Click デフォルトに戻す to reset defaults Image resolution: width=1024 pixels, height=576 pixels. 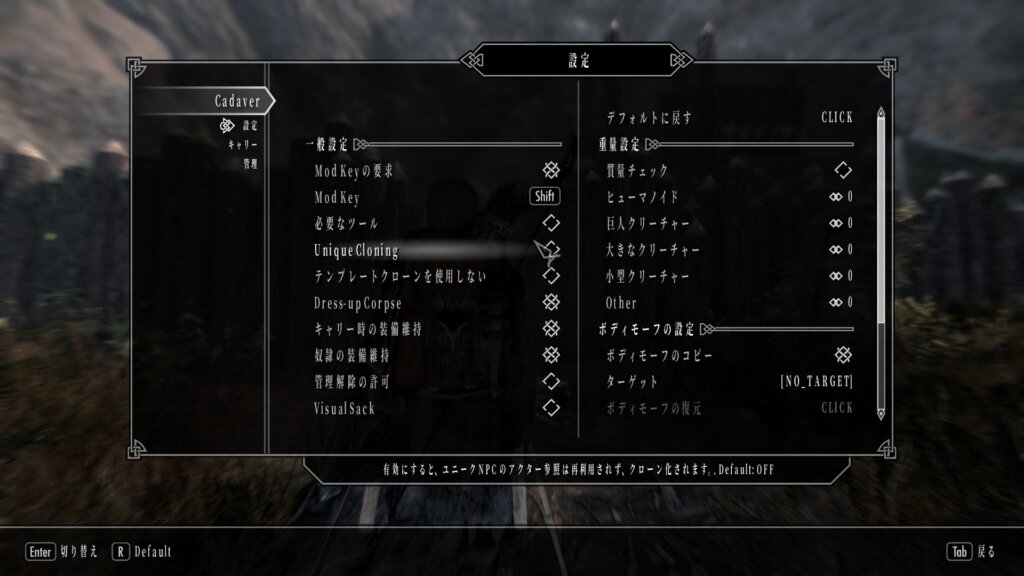pos(836,118)
